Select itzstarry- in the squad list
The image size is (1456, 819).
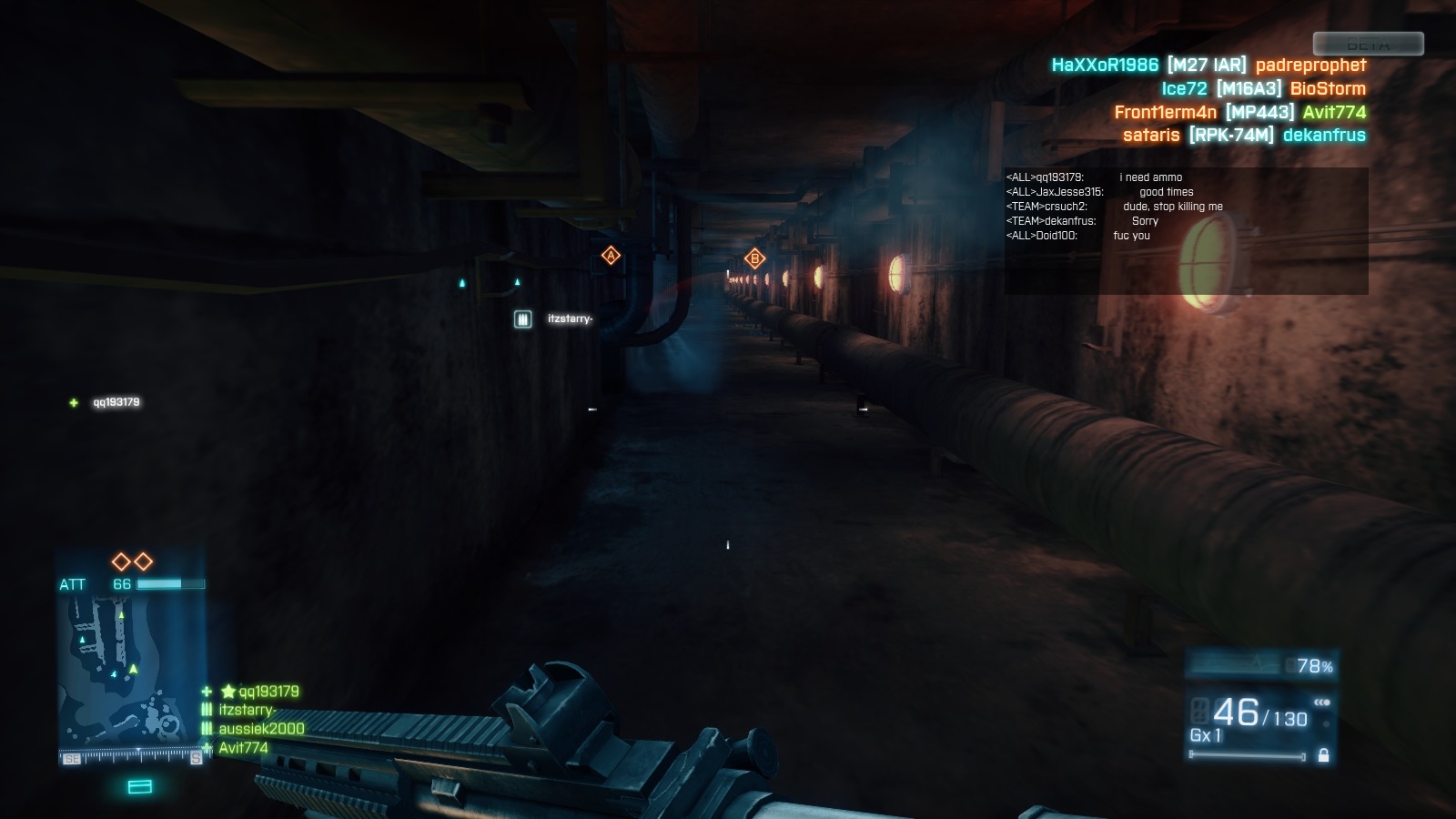[247, 710]
